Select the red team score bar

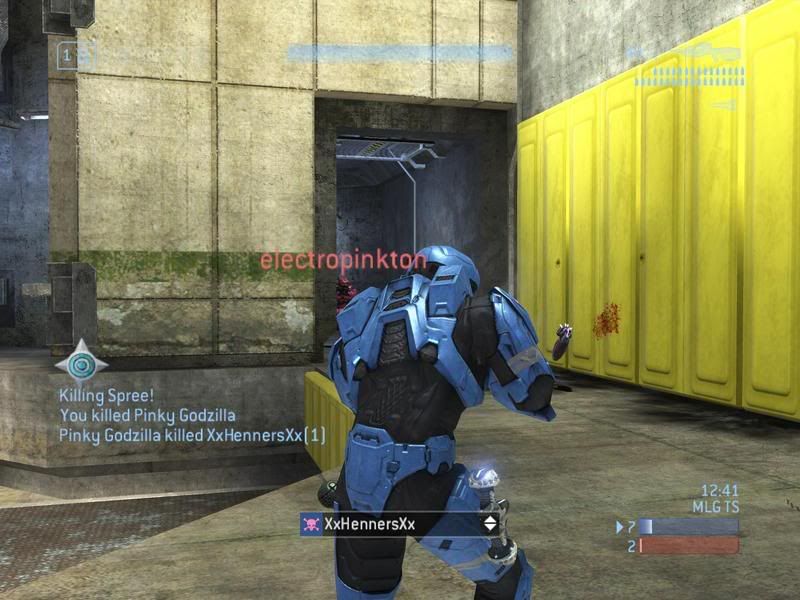(689, 546)
